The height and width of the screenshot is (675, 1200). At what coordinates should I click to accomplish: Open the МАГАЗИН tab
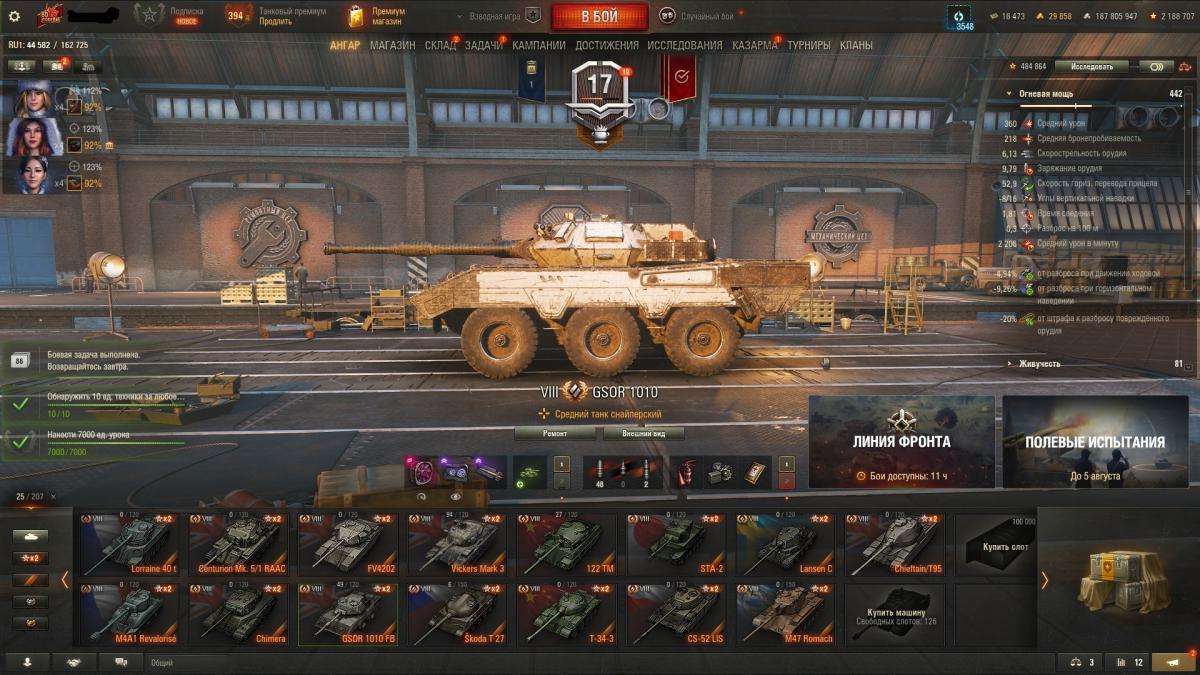(x=392, y=45)
